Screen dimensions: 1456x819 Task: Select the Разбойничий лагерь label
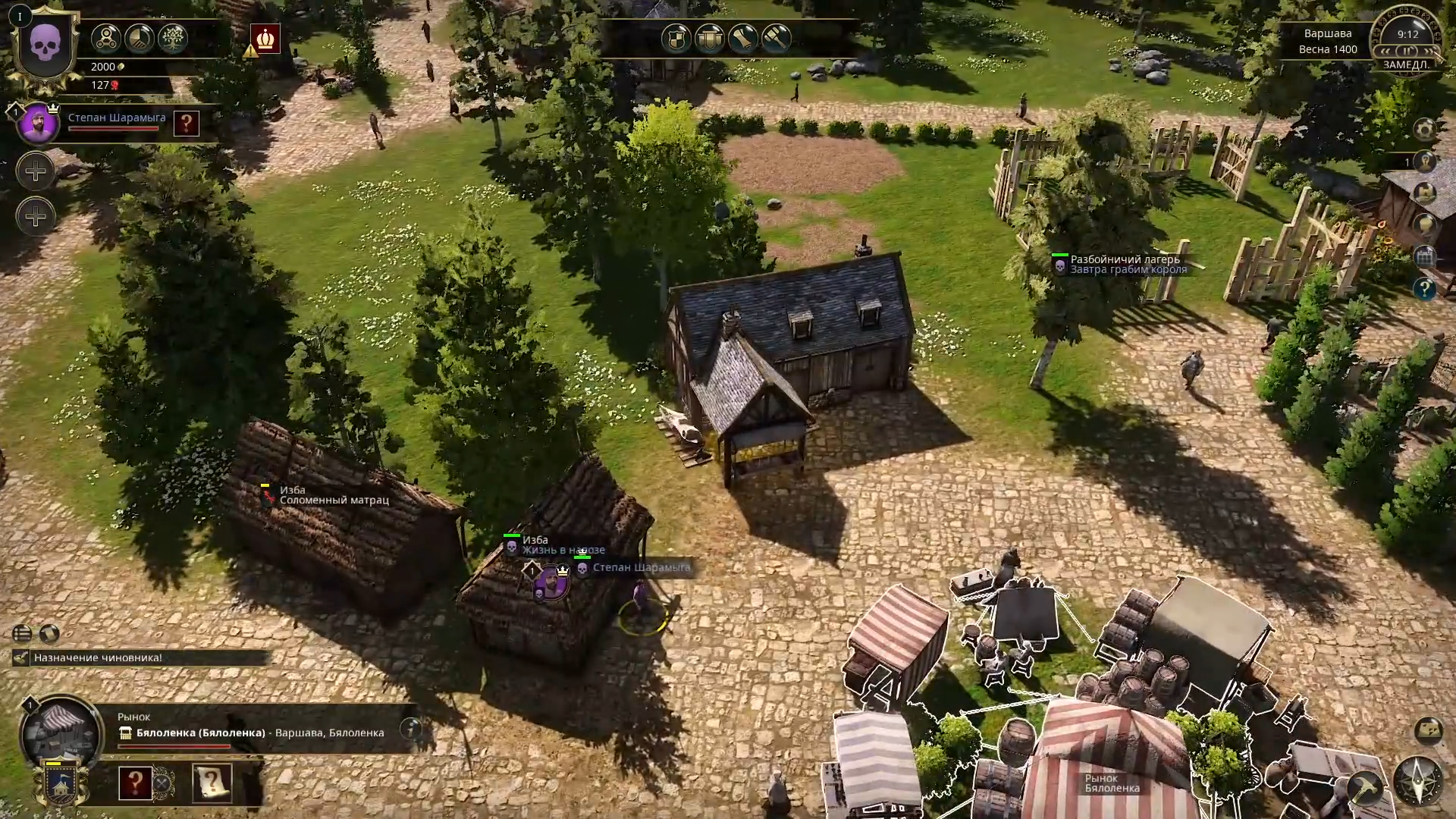tap(1125, 259)
